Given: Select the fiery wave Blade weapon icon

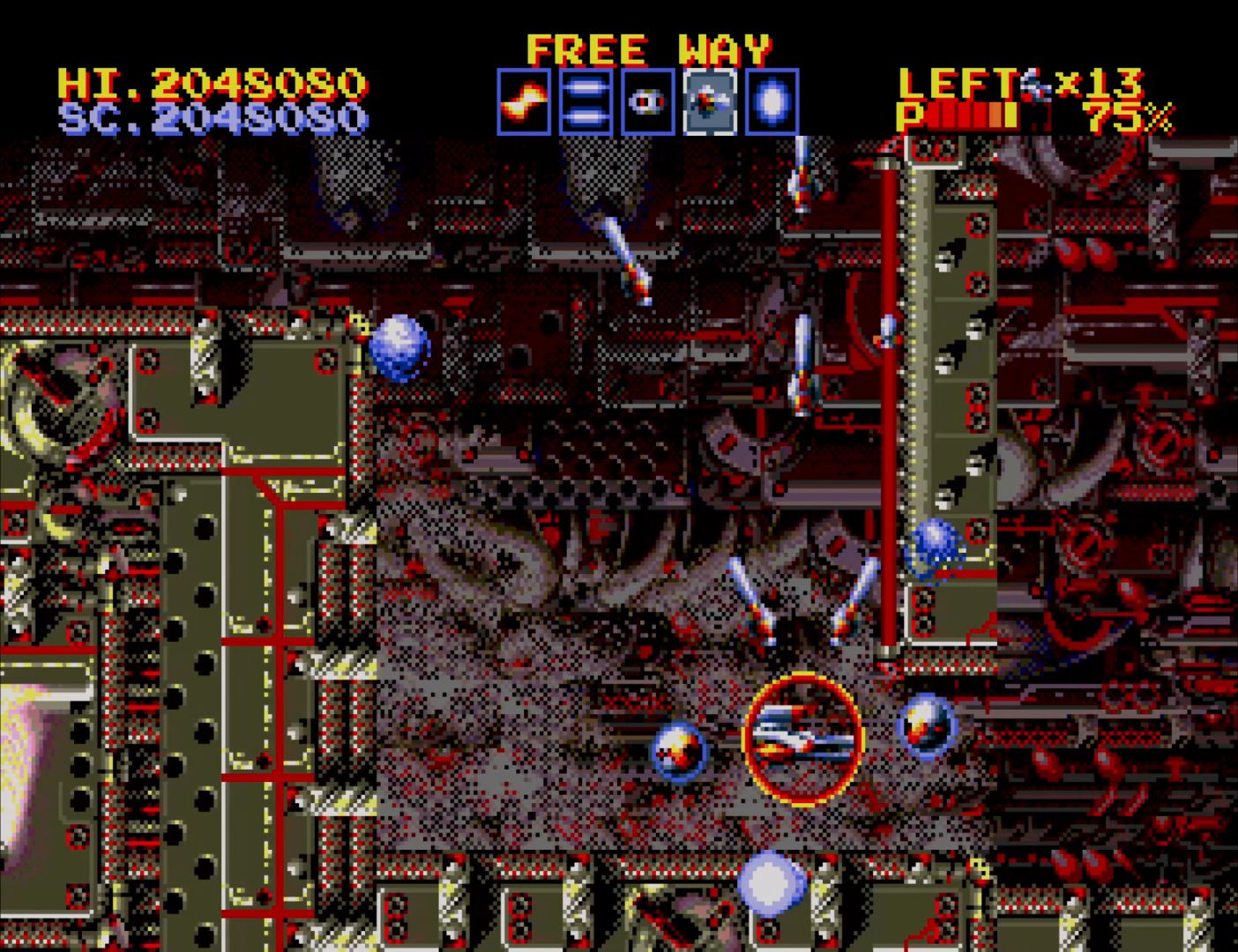Looking at the screenshot, I should pos(524,102).
